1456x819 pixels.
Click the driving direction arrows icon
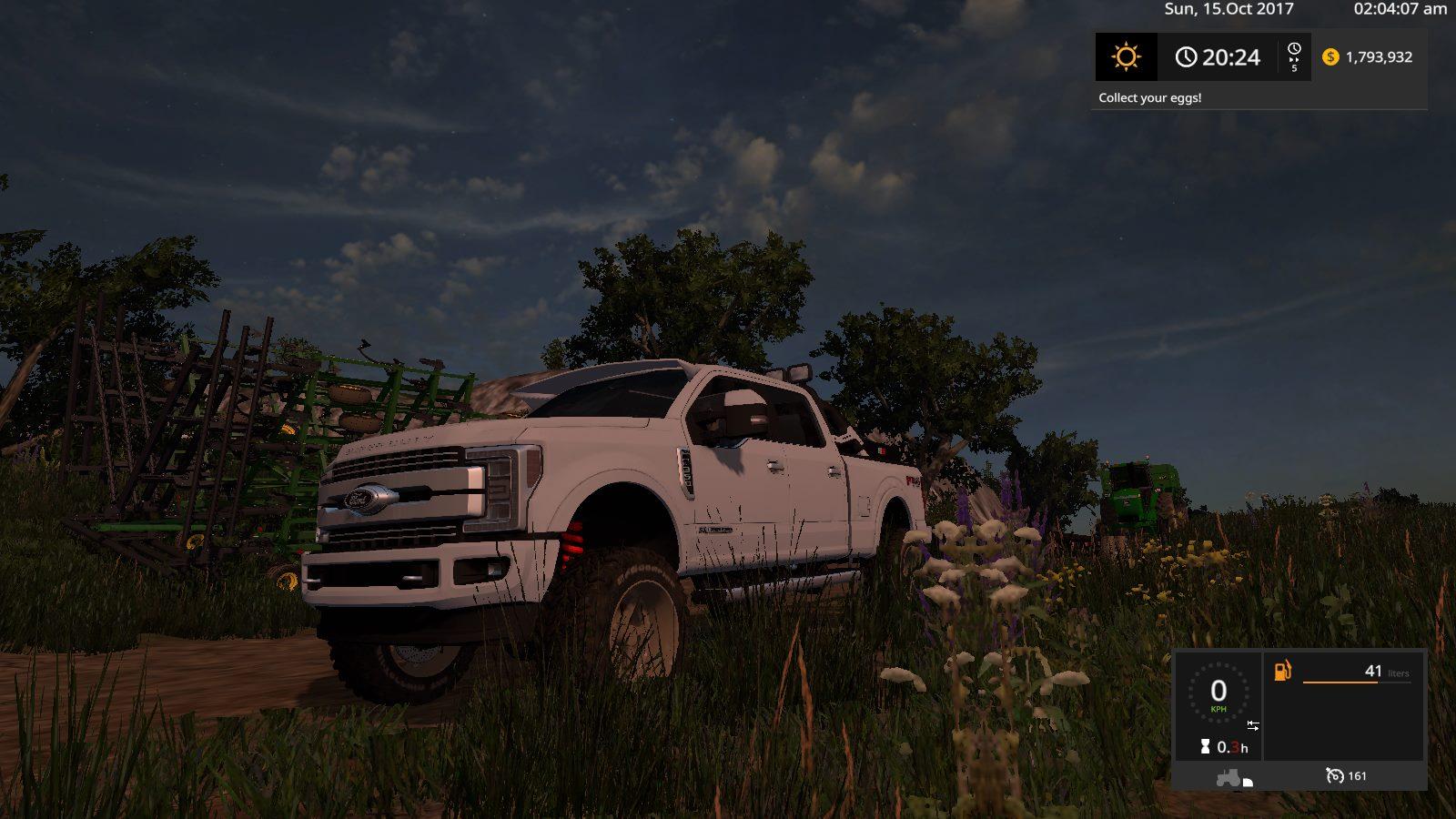(x=1253, y=725)
